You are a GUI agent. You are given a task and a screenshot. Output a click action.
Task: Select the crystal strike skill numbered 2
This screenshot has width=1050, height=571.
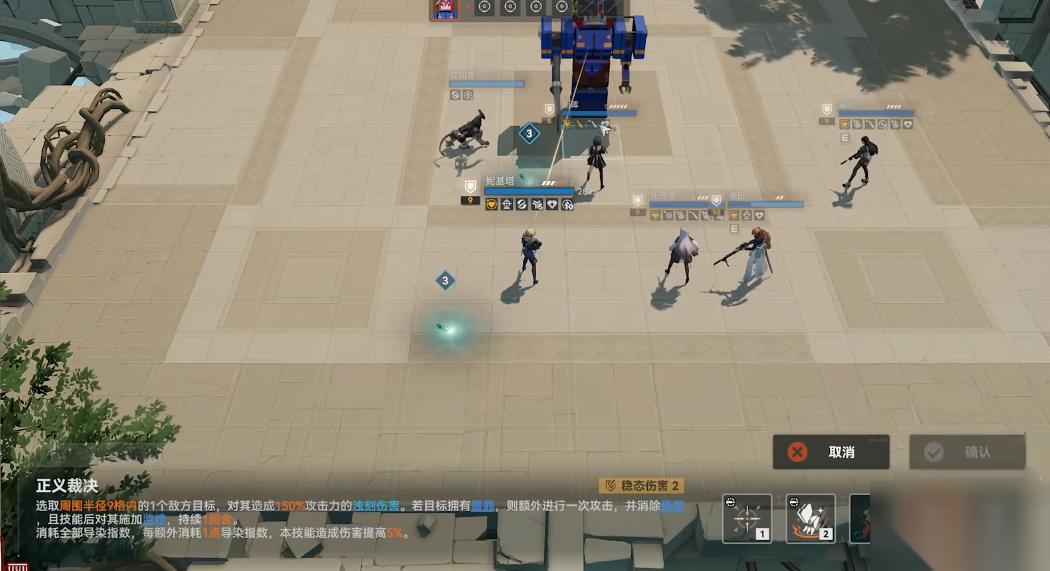tap(810, 519)
